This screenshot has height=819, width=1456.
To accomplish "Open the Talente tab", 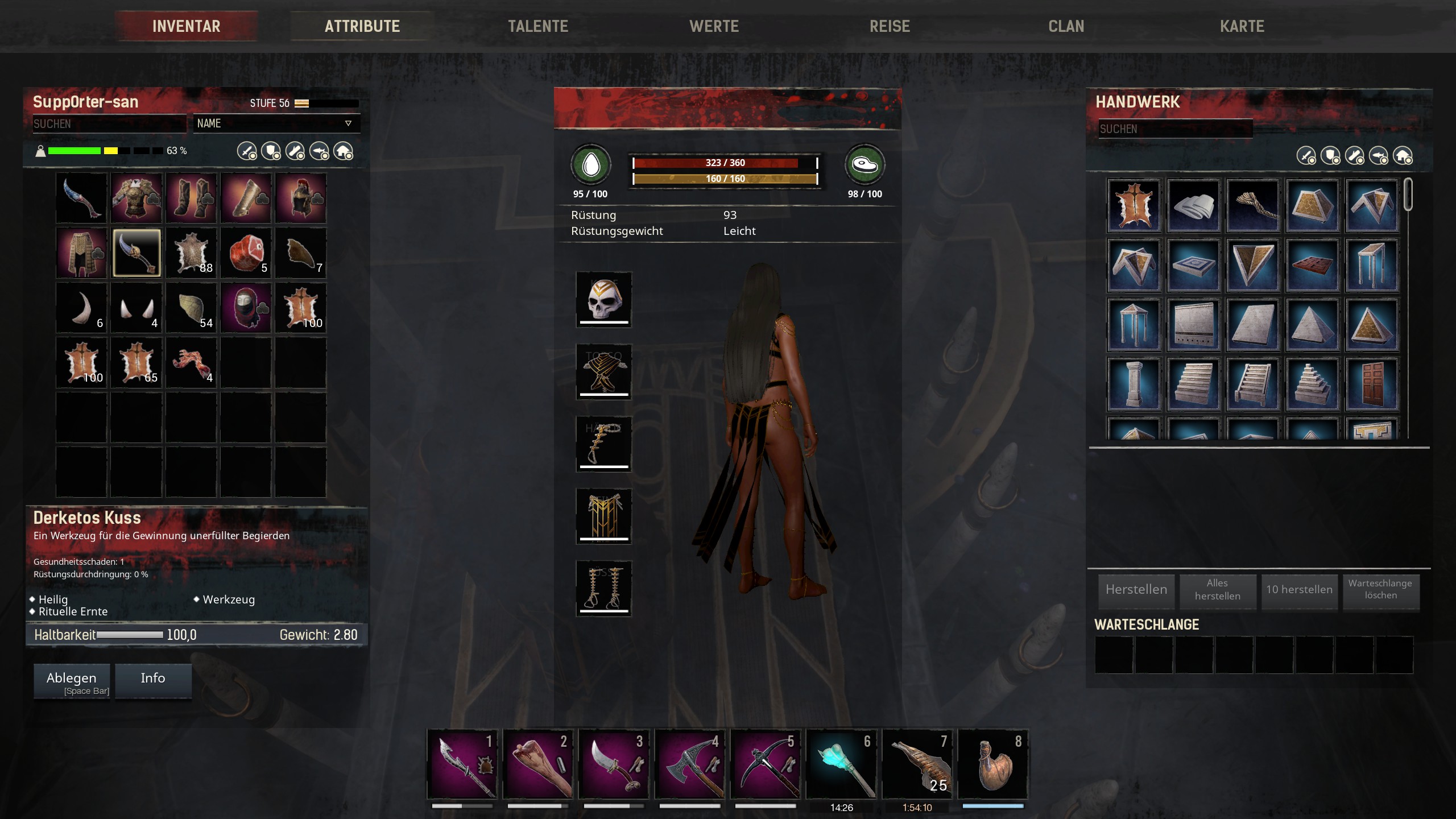I will [x=537, y=26].
